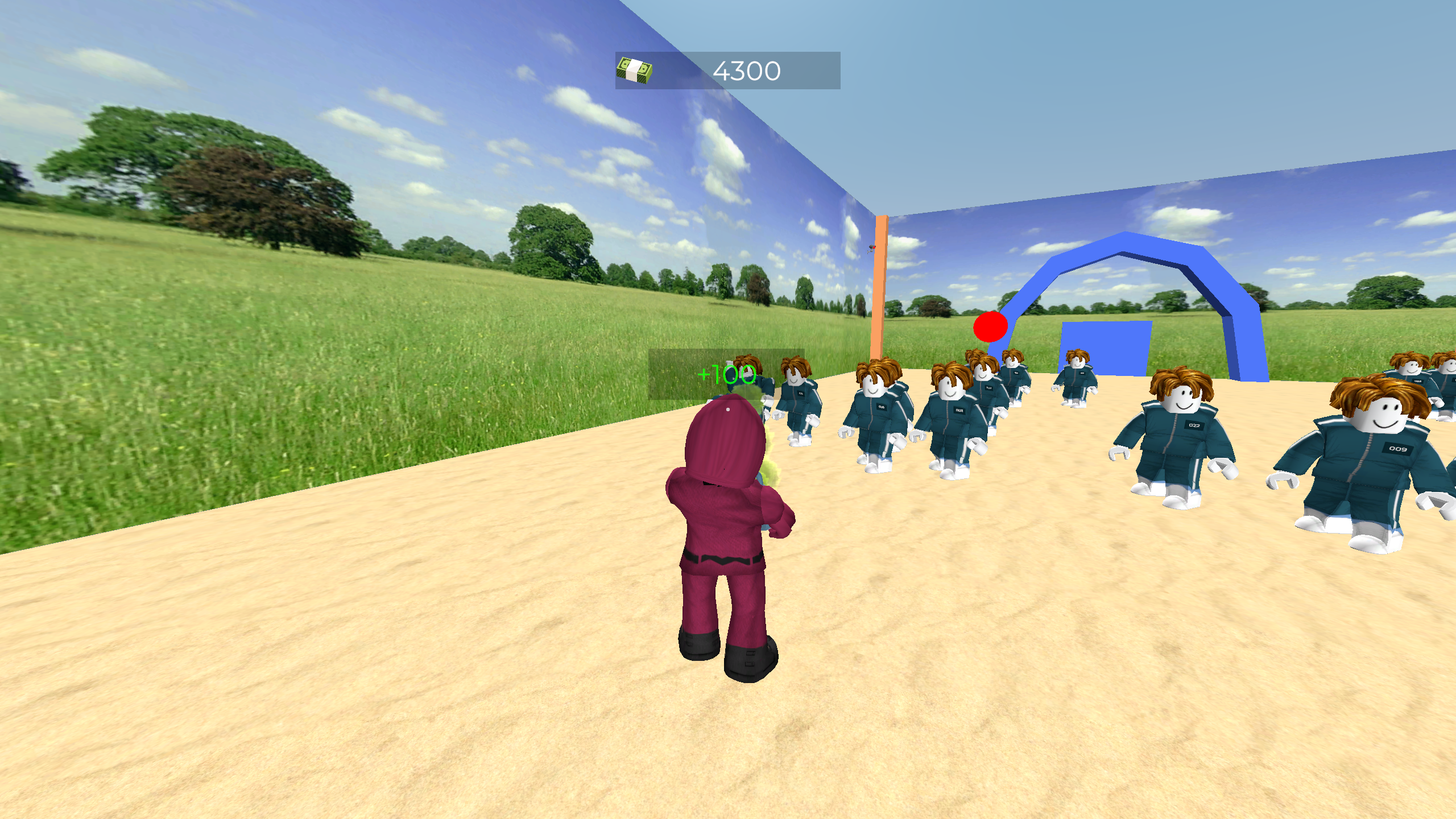1456x819 pixels.
Task: Select the cash counter showing 4300
Action: tap(747, 70)
